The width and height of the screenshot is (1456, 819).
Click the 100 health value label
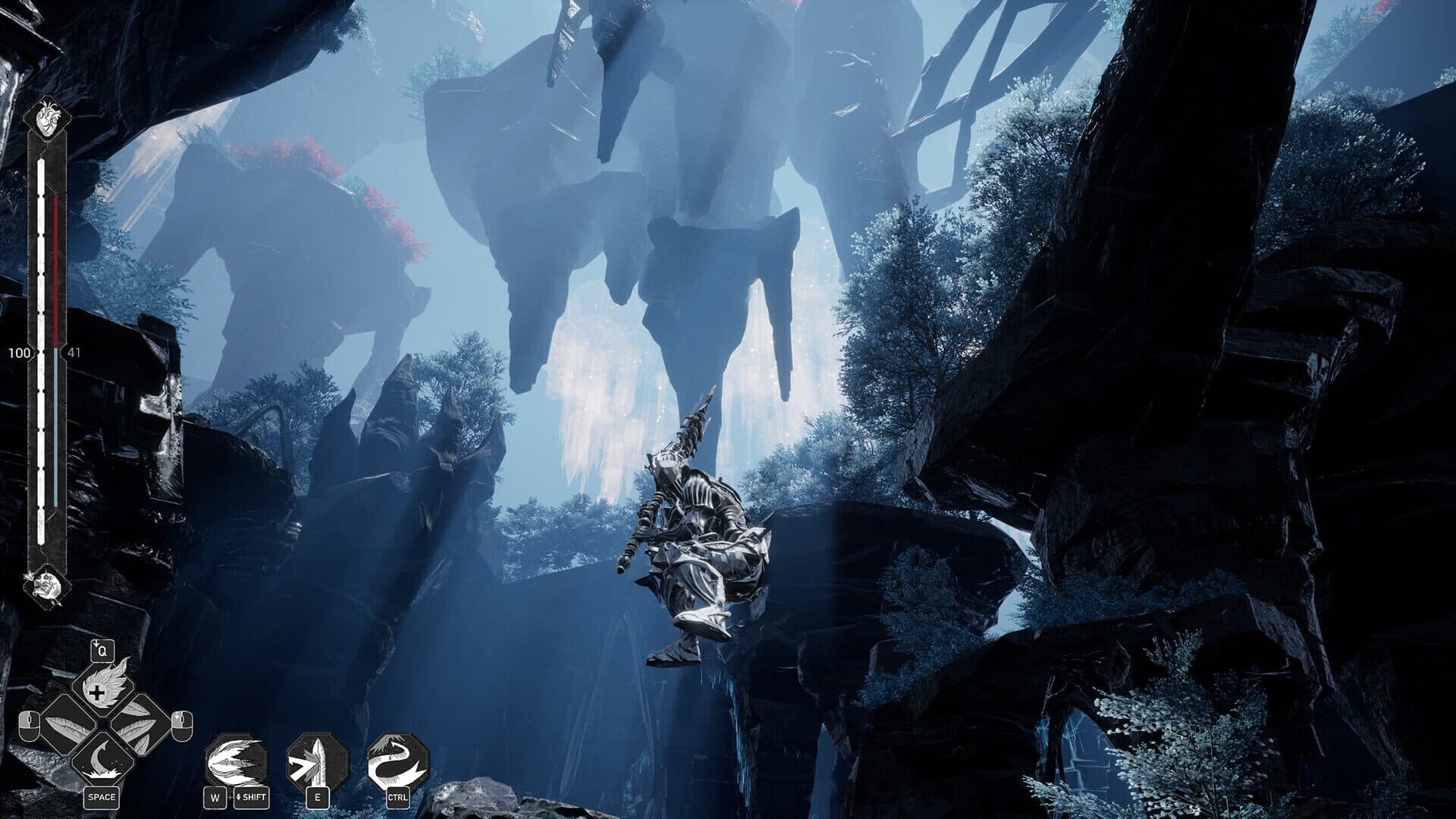click(18, 353)
